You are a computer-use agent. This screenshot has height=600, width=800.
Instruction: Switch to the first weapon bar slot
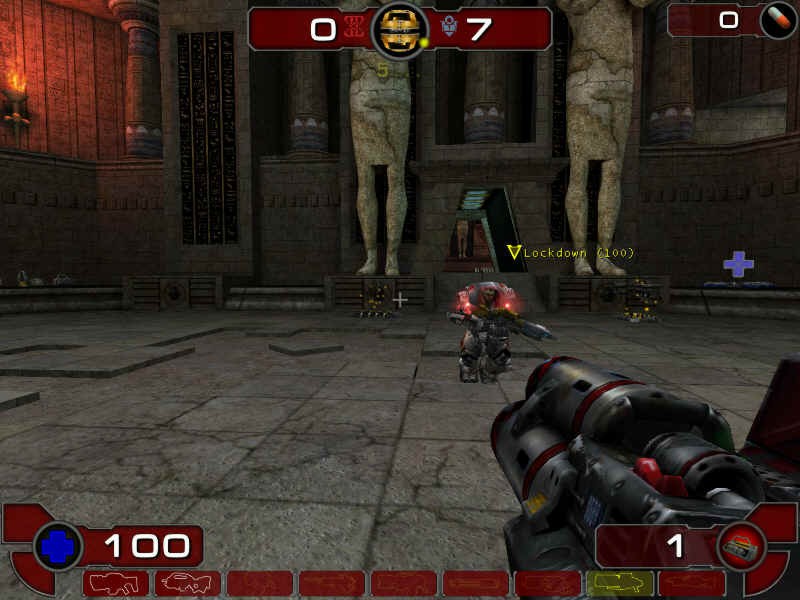tap(116, 583)
